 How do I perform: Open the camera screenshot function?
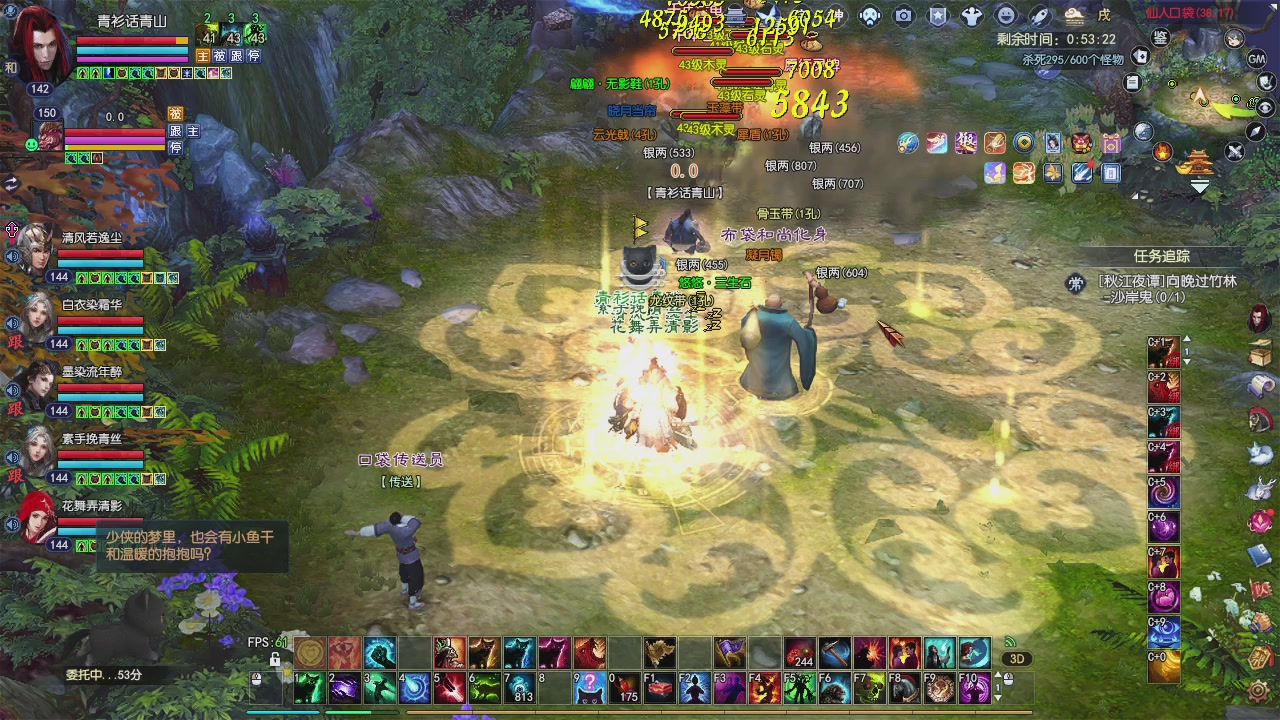904,16
